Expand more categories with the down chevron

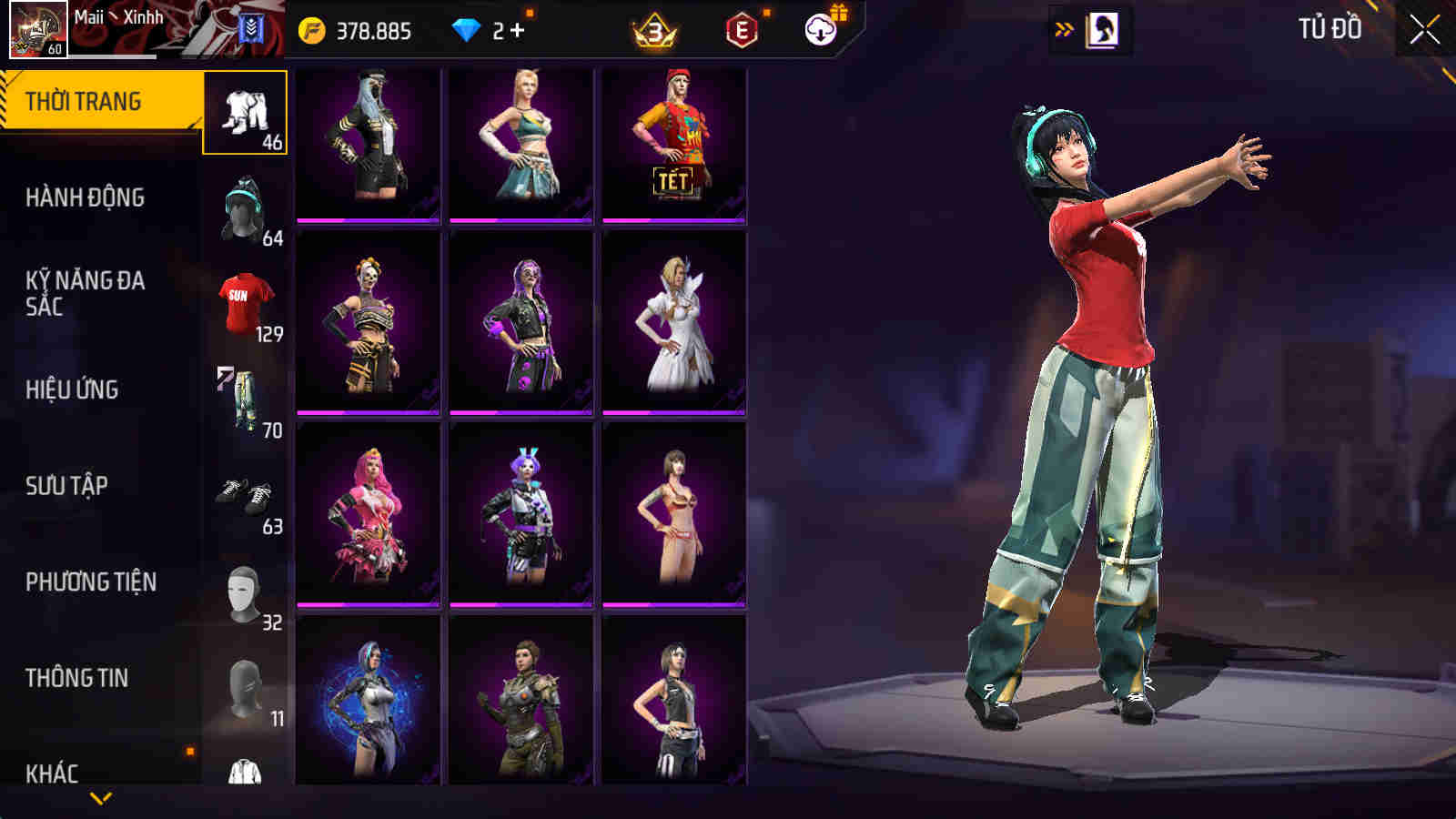[100, 796]
